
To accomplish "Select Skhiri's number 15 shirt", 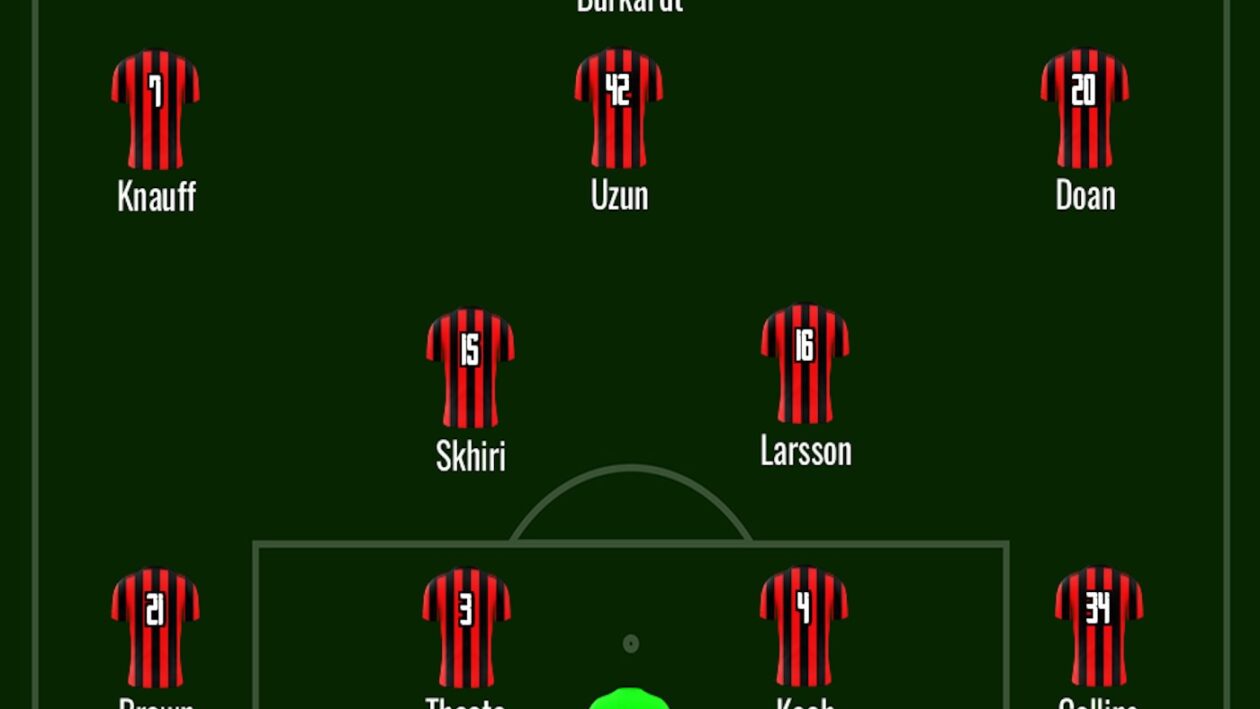I will 470,367.
